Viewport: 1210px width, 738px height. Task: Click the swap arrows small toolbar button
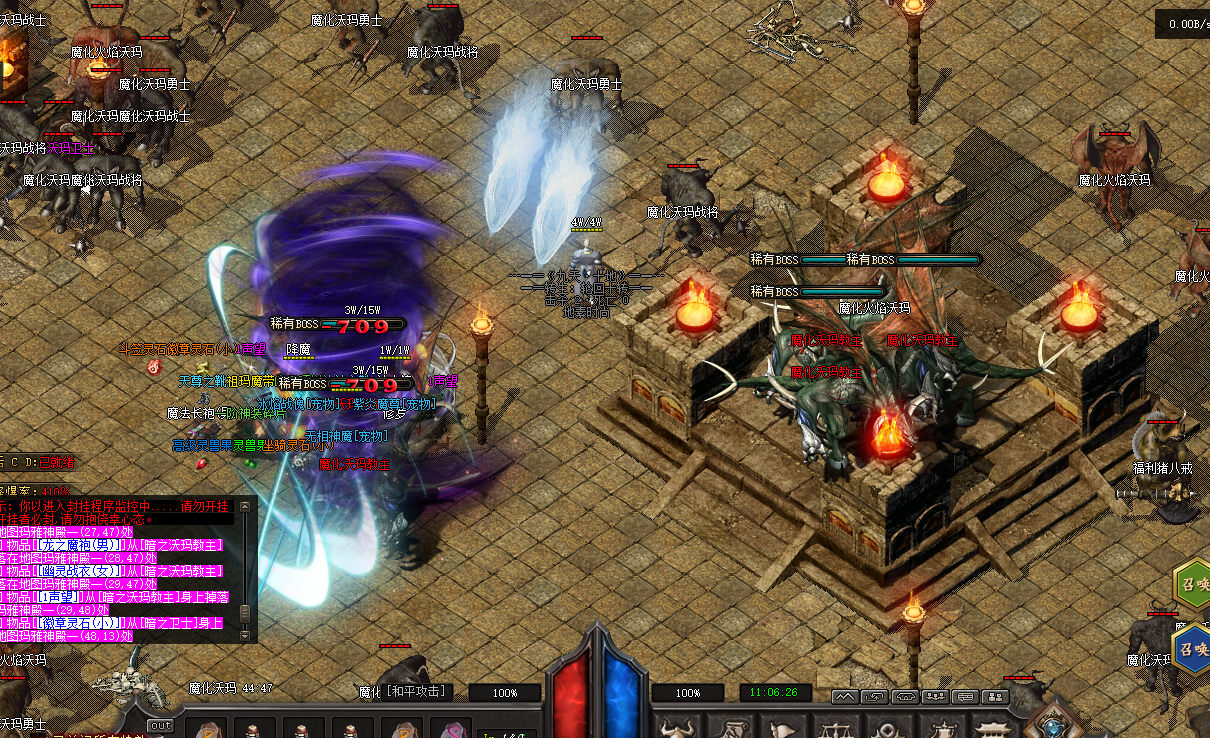(875, 696)
